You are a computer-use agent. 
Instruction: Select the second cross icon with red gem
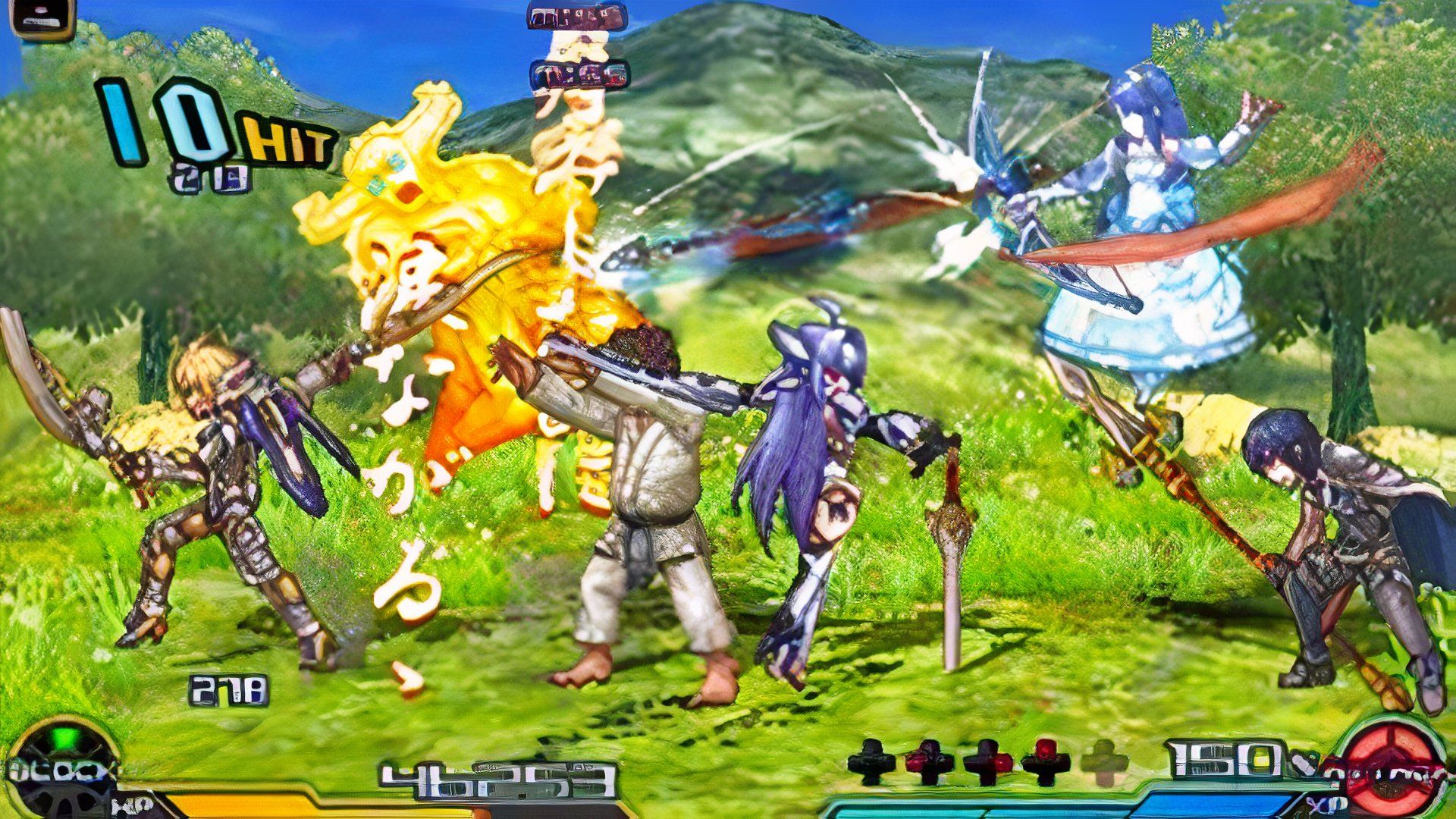(x=928, y=760)
